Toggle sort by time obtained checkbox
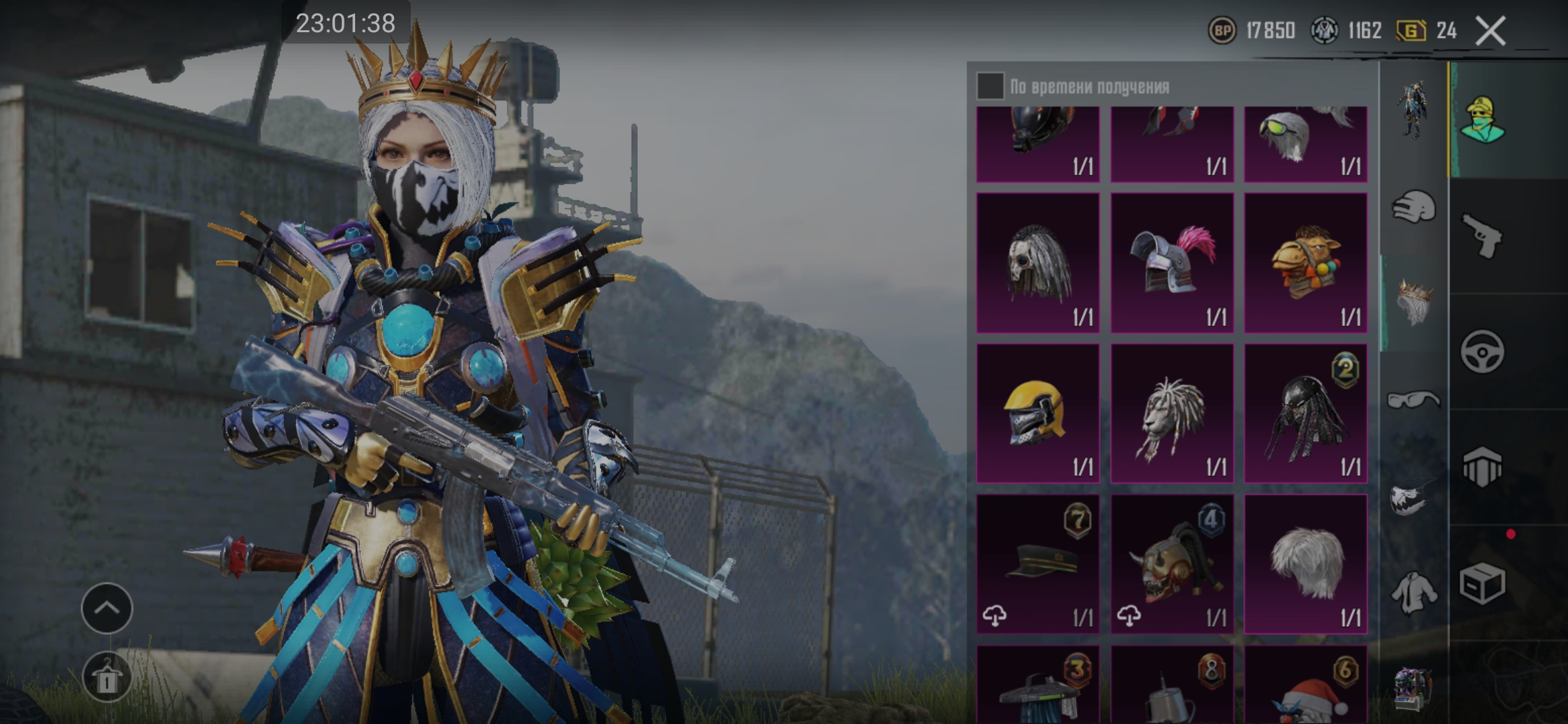Viewport: 1568px width, 724px height. coord(990,86)
